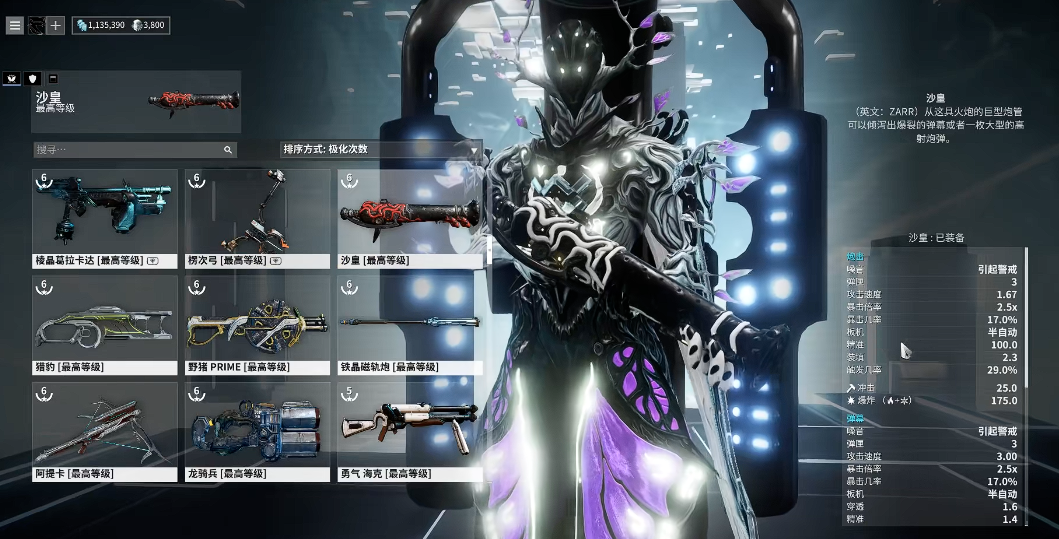
Task: Select the 阿提卡 crossbow tile
Action: pos(105,432)
